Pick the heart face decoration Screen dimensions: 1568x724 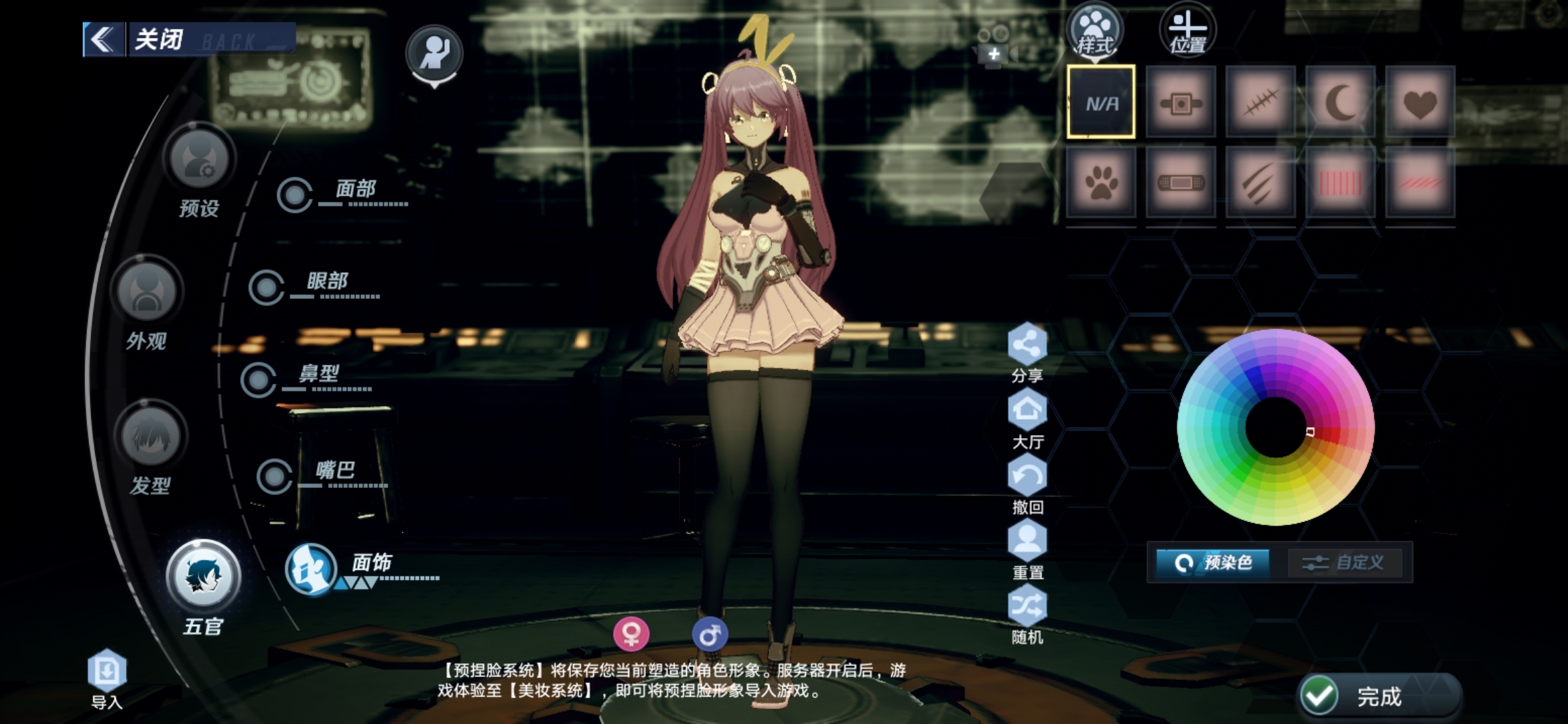click(x=1420, y=103)
